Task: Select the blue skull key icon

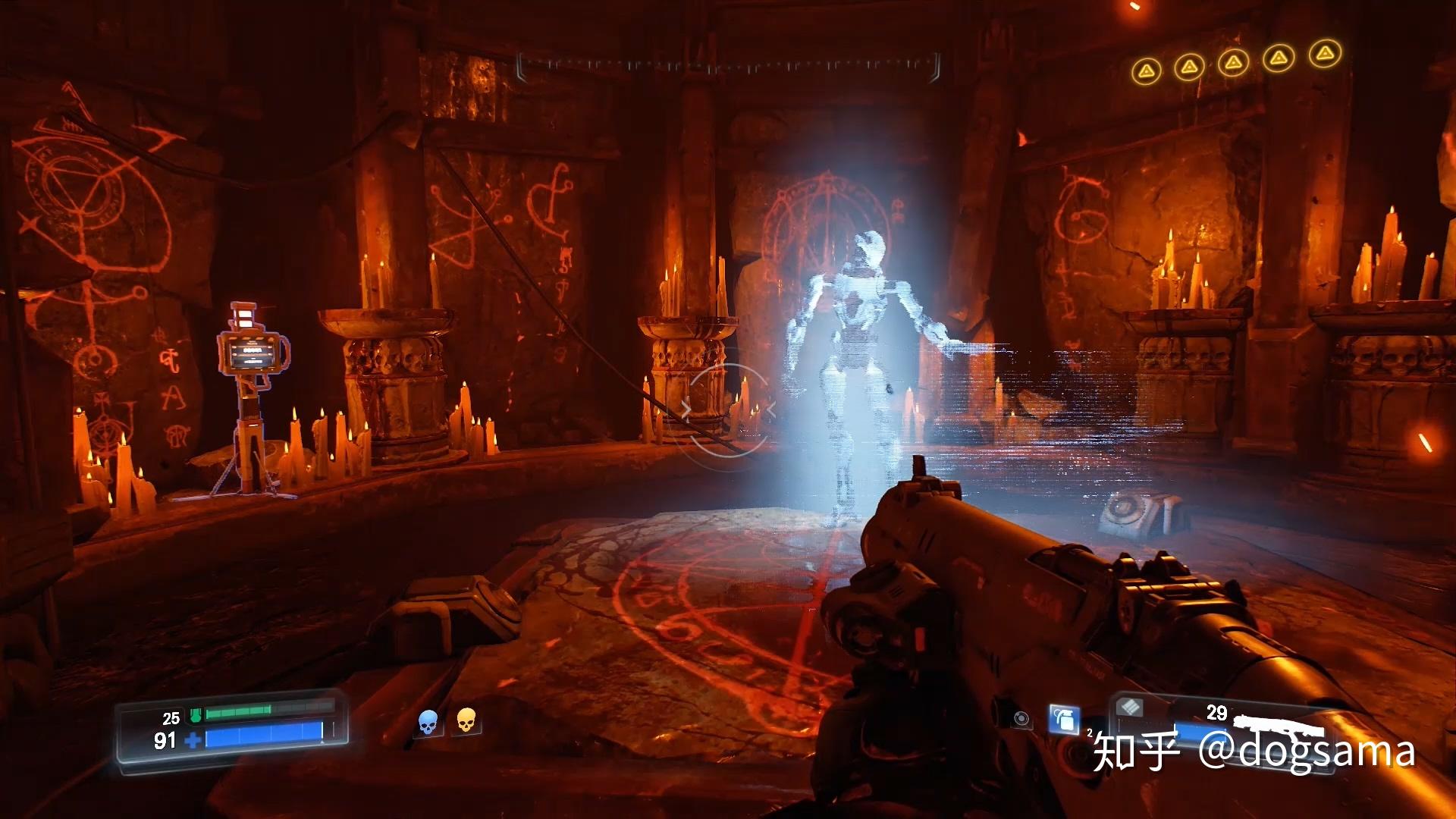Action: (428, 723)
